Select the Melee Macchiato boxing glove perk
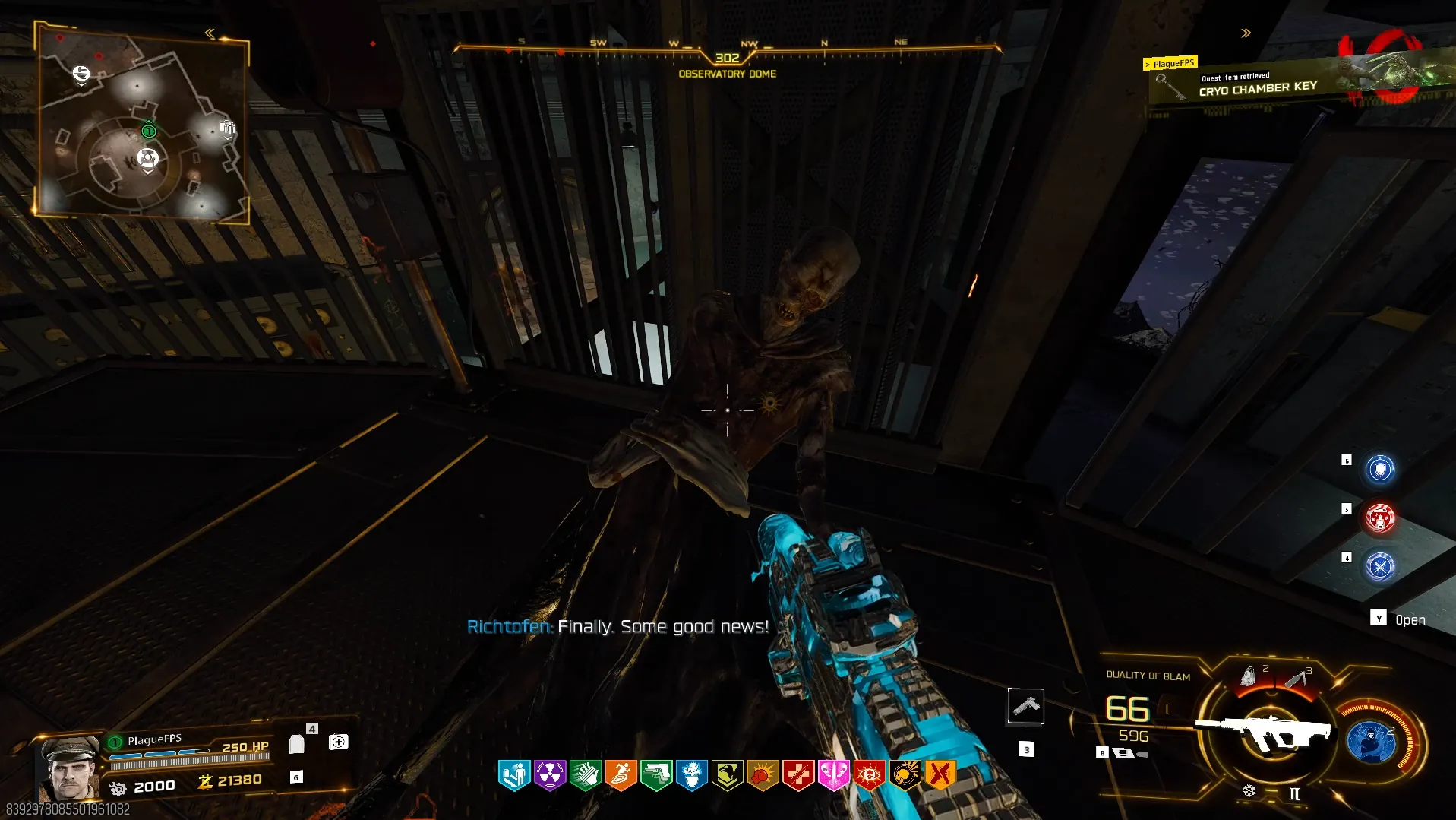The height and width of the screenshot is (820, 1456). 763,775
